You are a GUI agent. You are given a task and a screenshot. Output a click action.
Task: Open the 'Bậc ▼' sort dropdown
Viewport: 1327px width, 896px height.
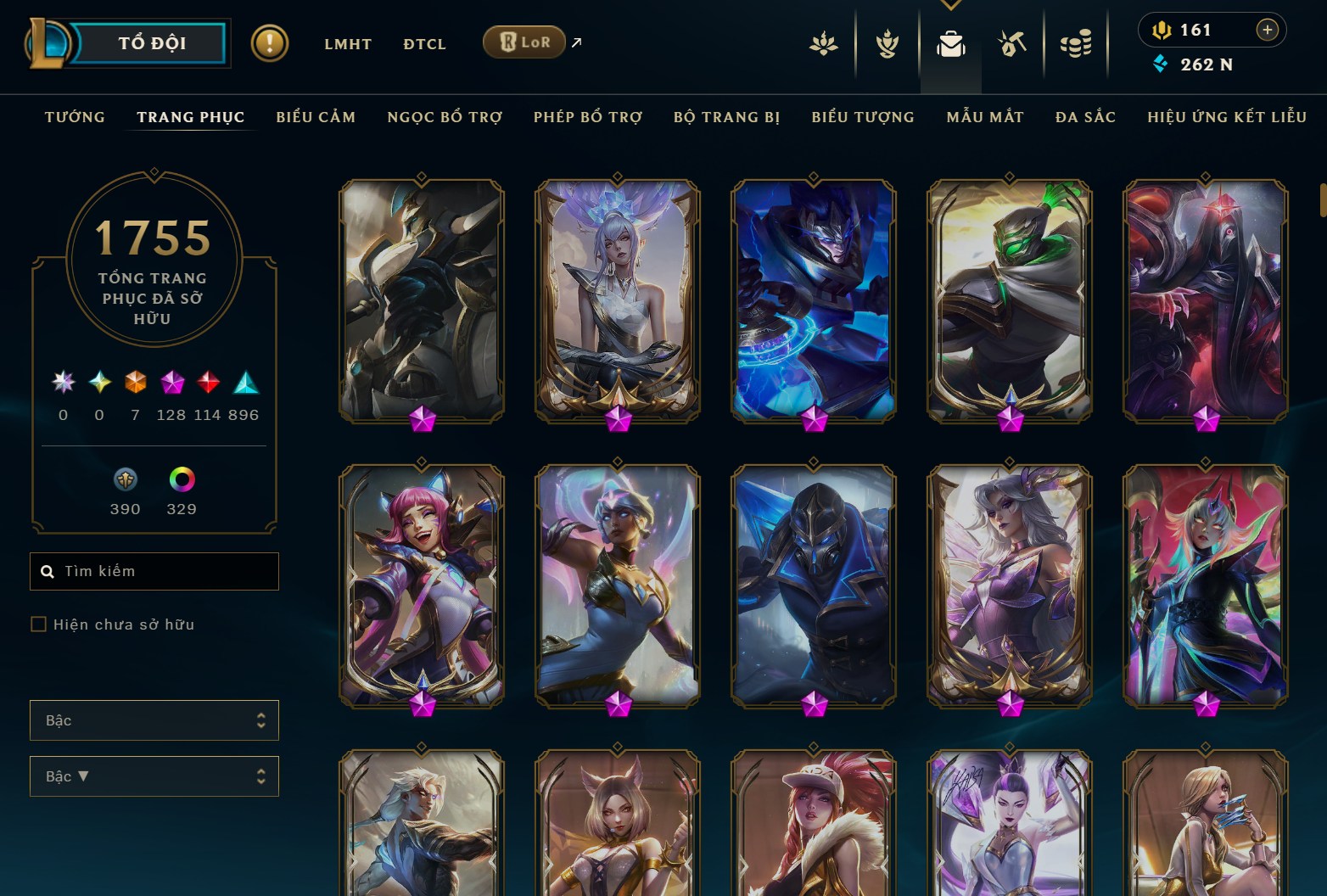[x=154, y=776]
